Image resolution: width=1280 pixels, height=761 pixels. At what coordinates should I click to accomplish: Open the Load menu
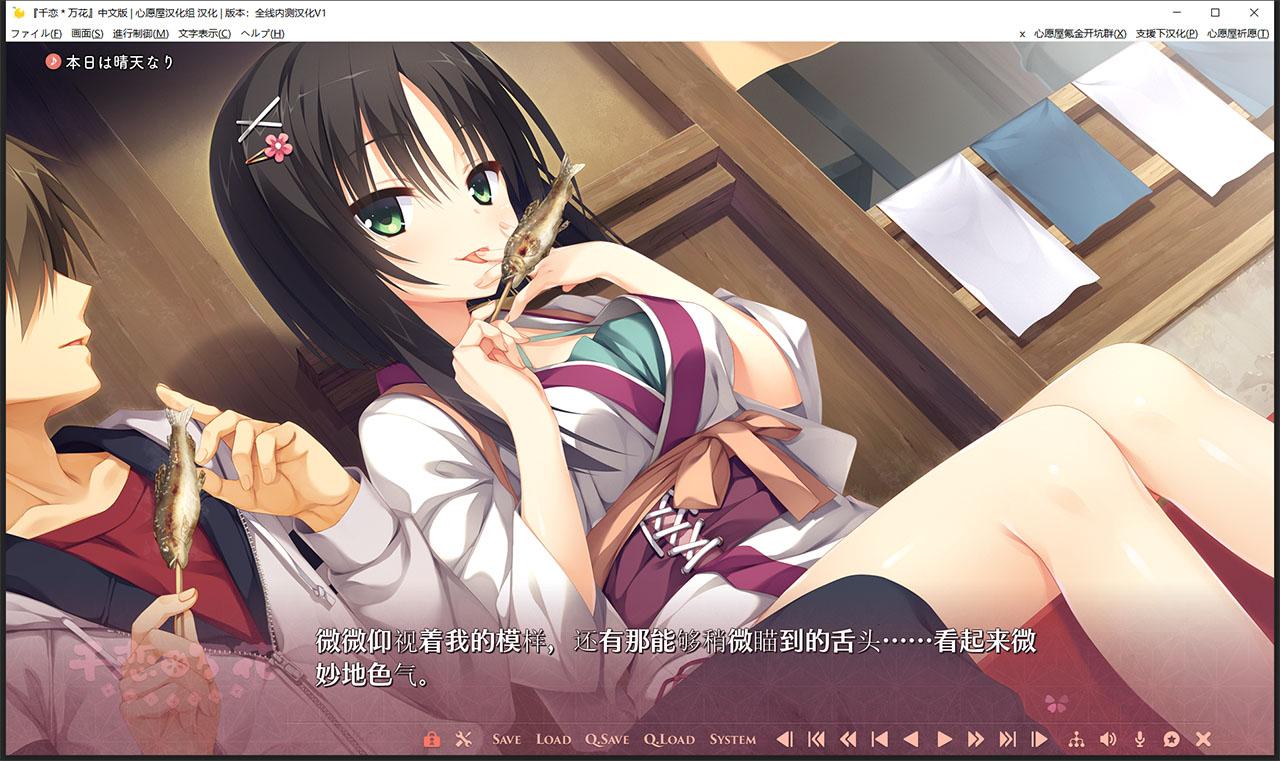point(553,740)
